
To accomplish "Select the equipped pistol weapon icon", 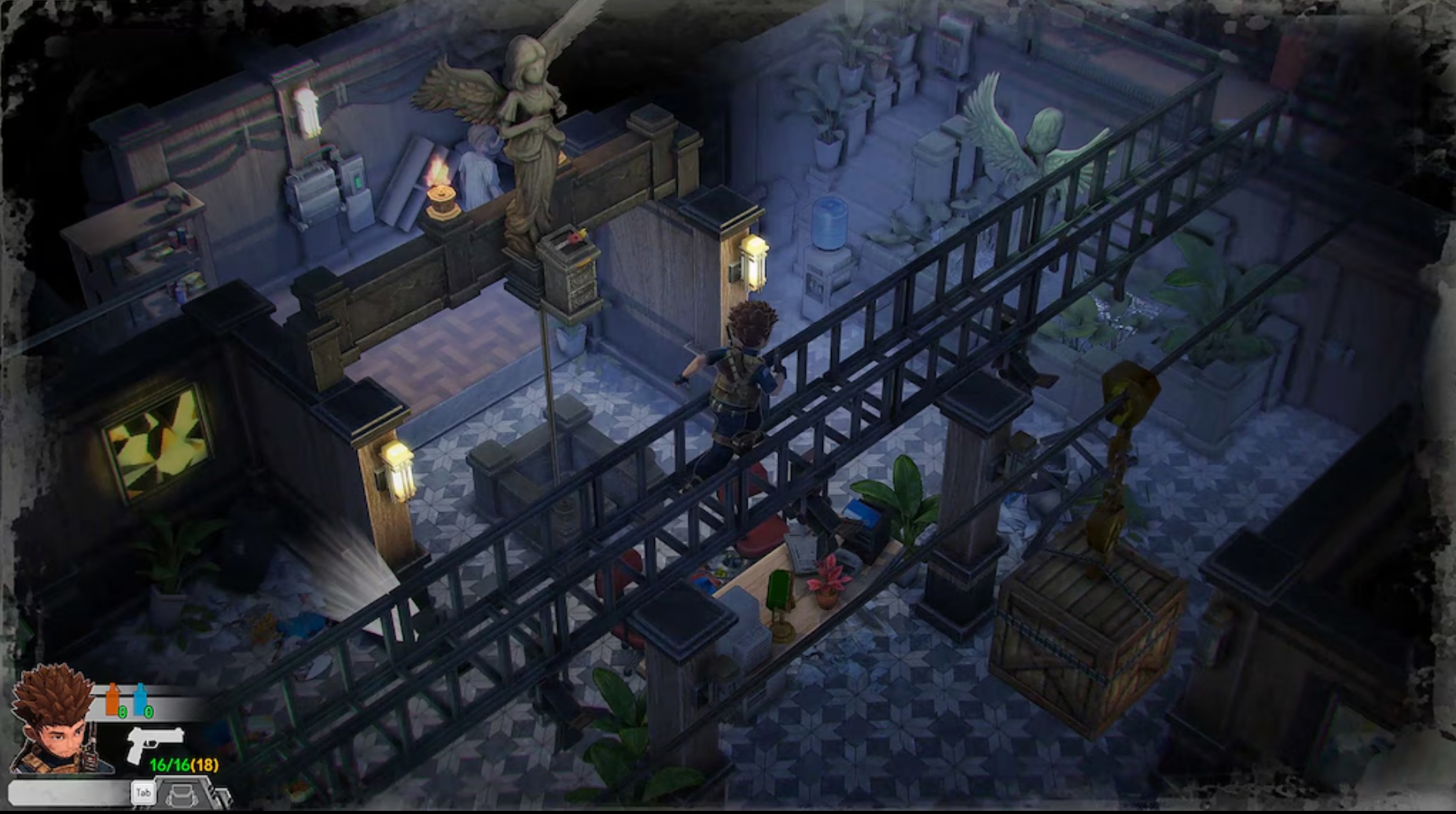I will pos(155,742).
